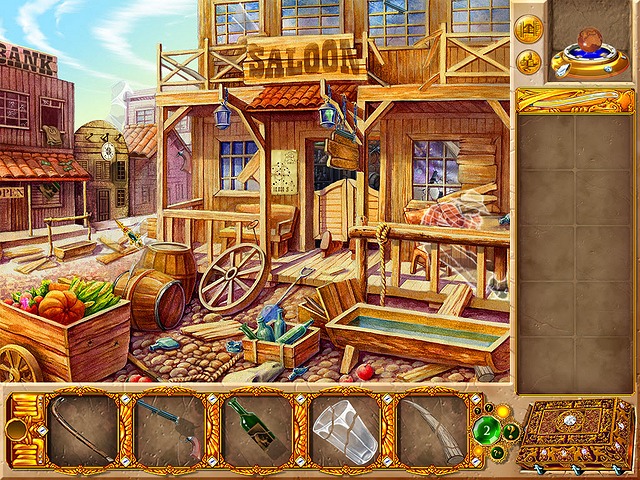Click the golden feather banner
The width and height of the screenshot is (640, 480).
tap(575, 100)
